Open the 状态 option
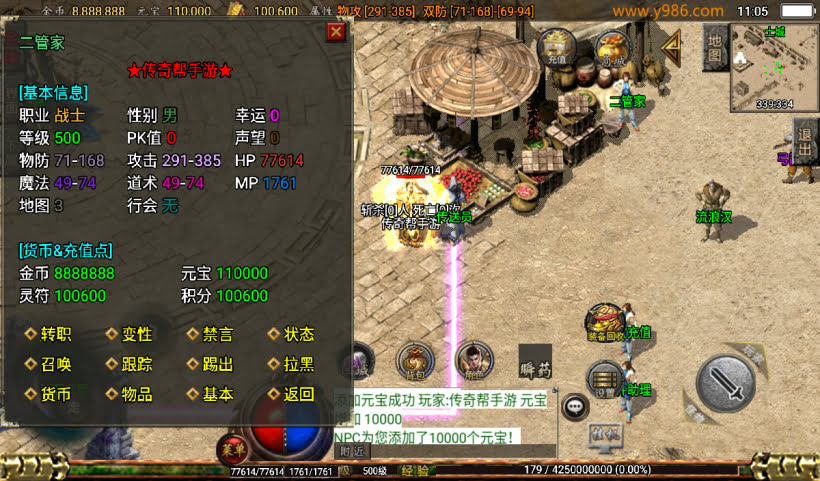This screenshot has width=820, height=481. 298,334
